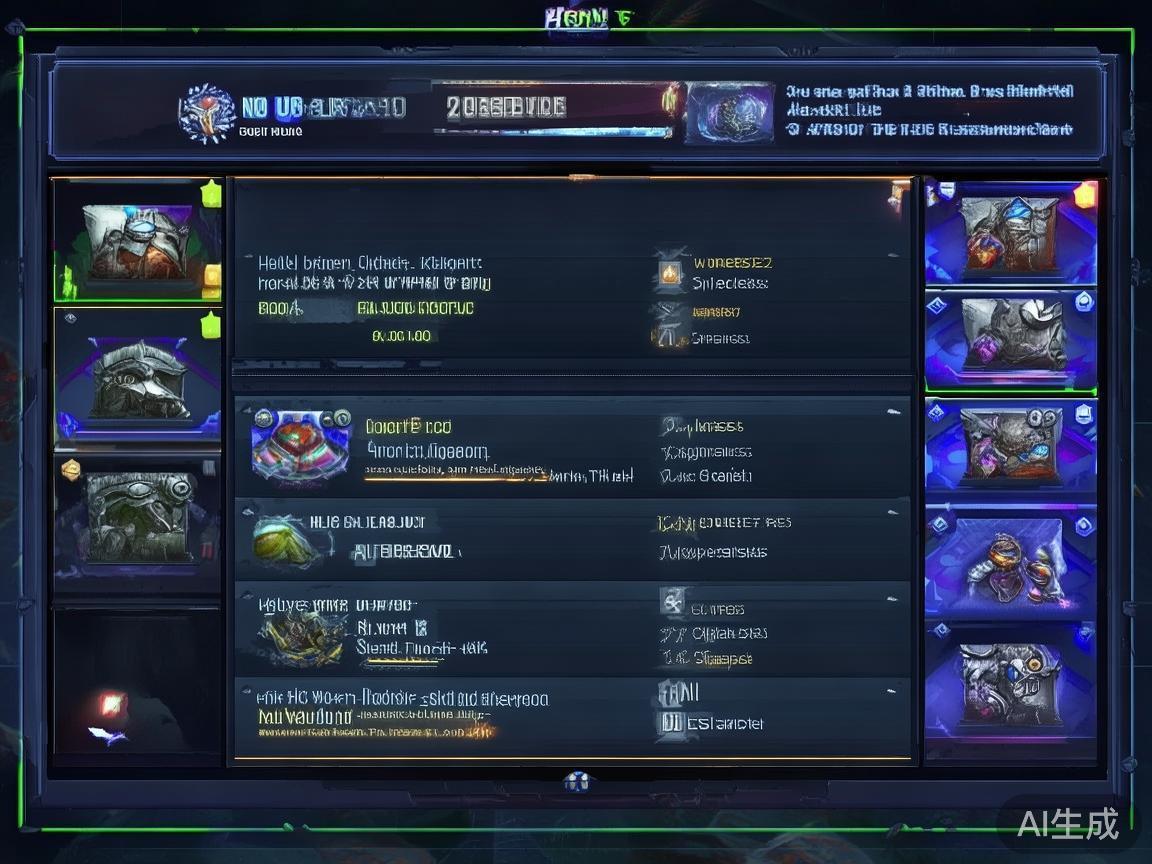Open the round red emblem in the header
This screenshot has width=1152, height=864.
point(206,112)
